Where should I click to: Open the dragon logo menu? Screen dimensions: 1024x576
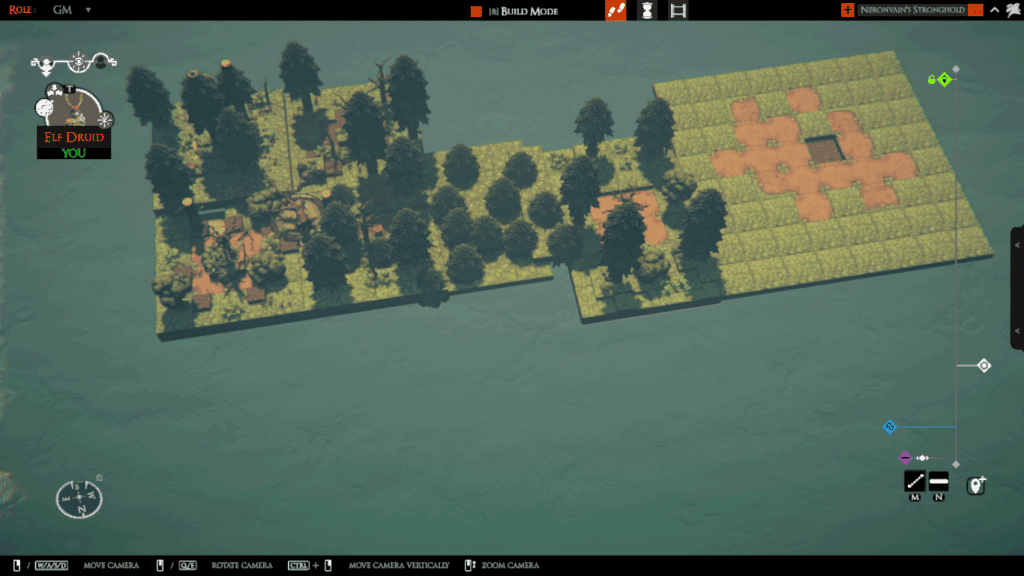point(1012,10)
